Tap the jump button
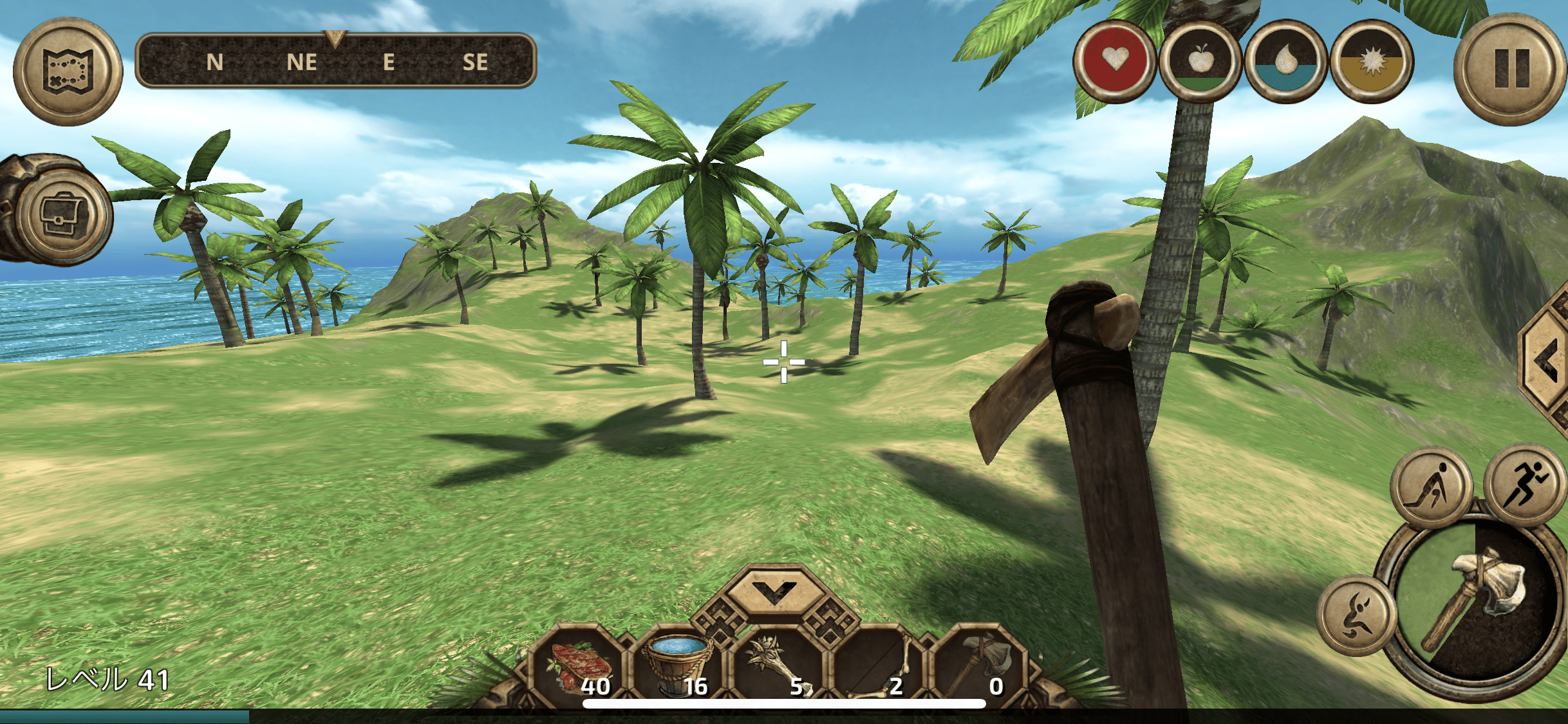1568x724 pixels. click(1356, 615)
